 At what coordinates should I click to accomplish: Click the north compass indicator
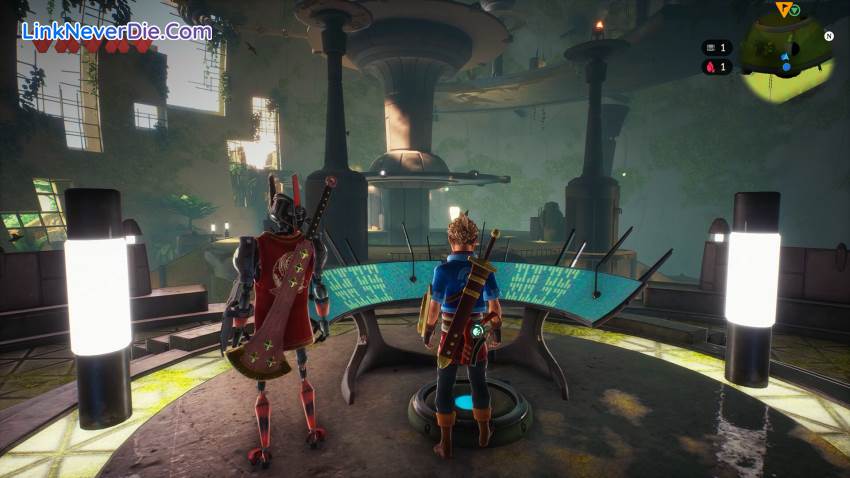(x=828, y=36)
